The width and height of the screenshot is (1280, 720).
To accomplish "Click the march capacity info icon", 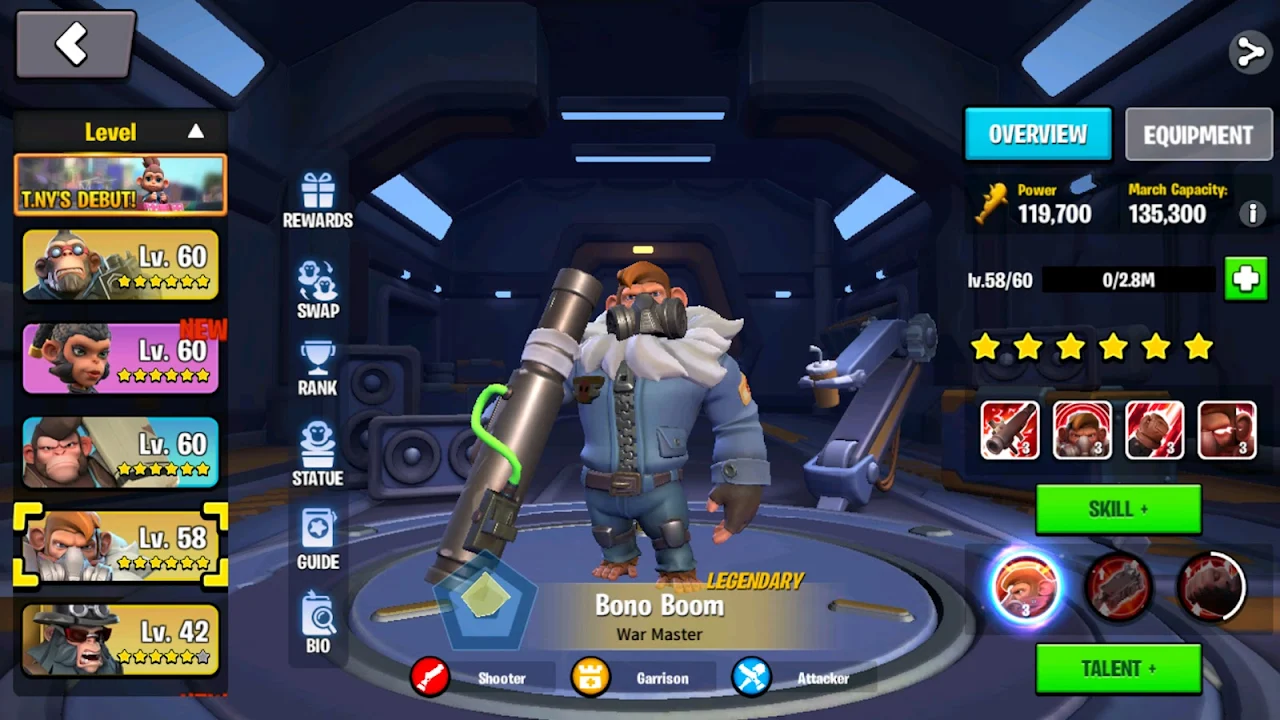I will click(1251, 213).
